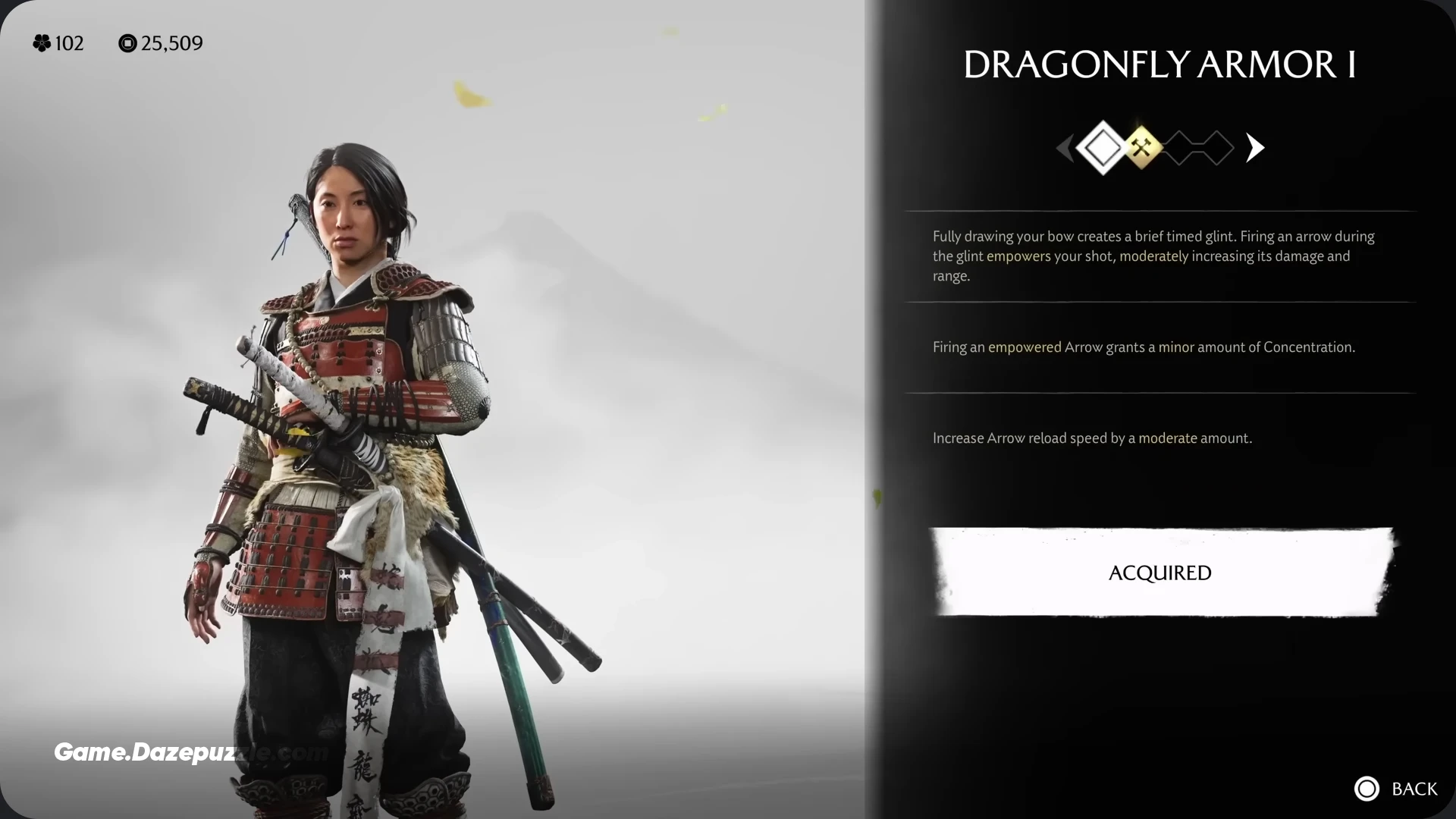This screenshot has height=819, width=1456.
Task: Click the highlighted word 'empowers' in the description
Action: [1019, 256]
